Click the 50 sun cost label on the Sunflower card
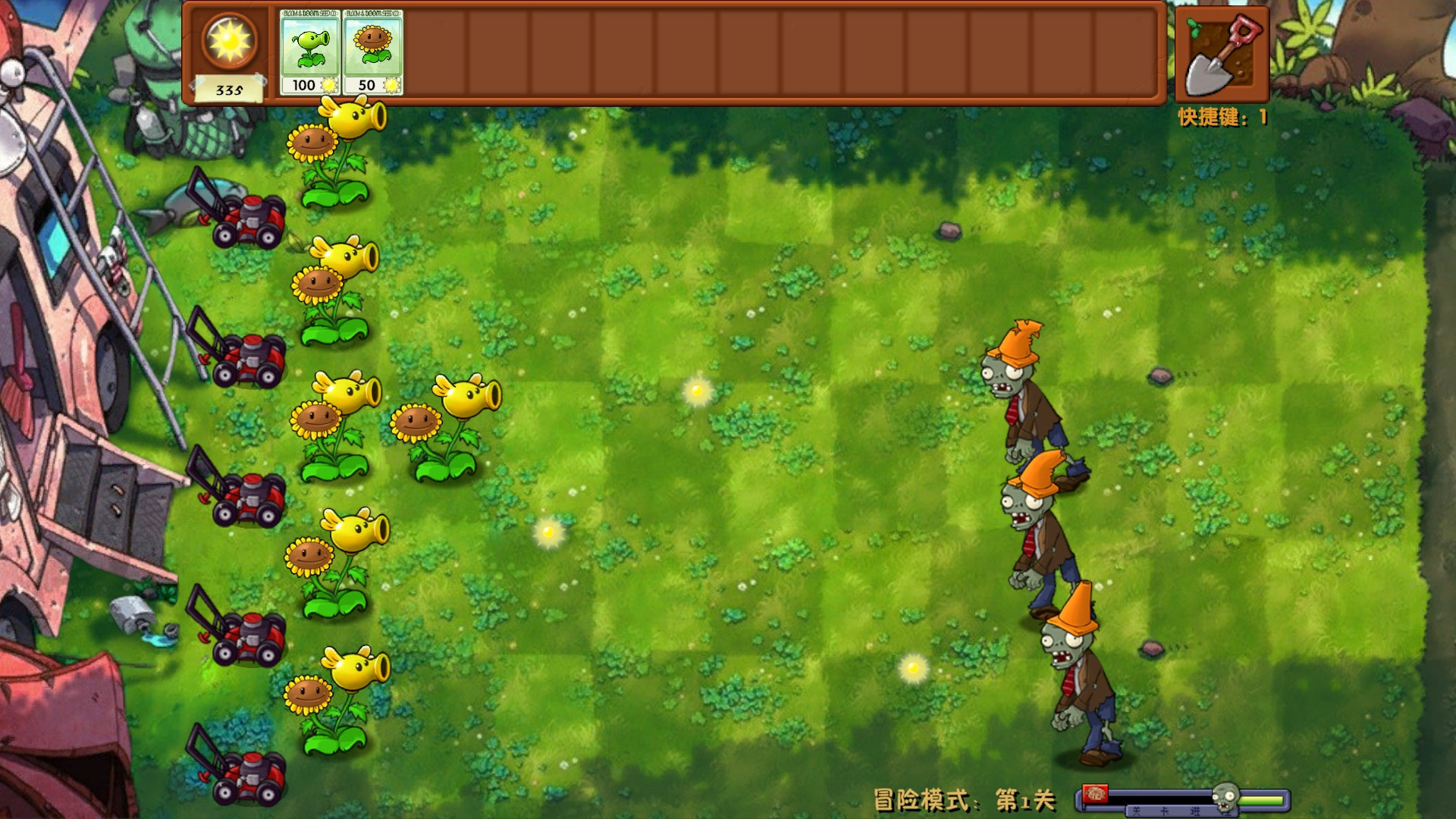The image size is (1456, 819). (x=367, y=86)
